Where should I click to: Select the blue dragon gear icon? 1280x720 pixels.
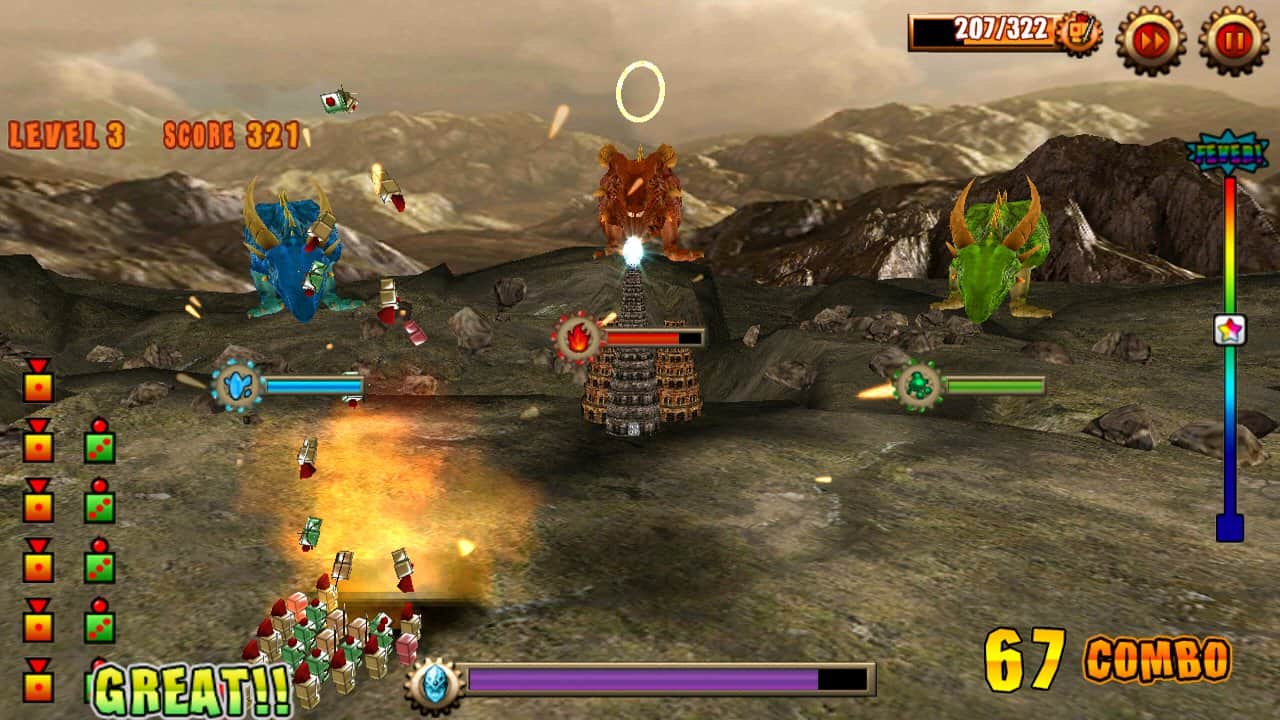[x=238, y=385]
